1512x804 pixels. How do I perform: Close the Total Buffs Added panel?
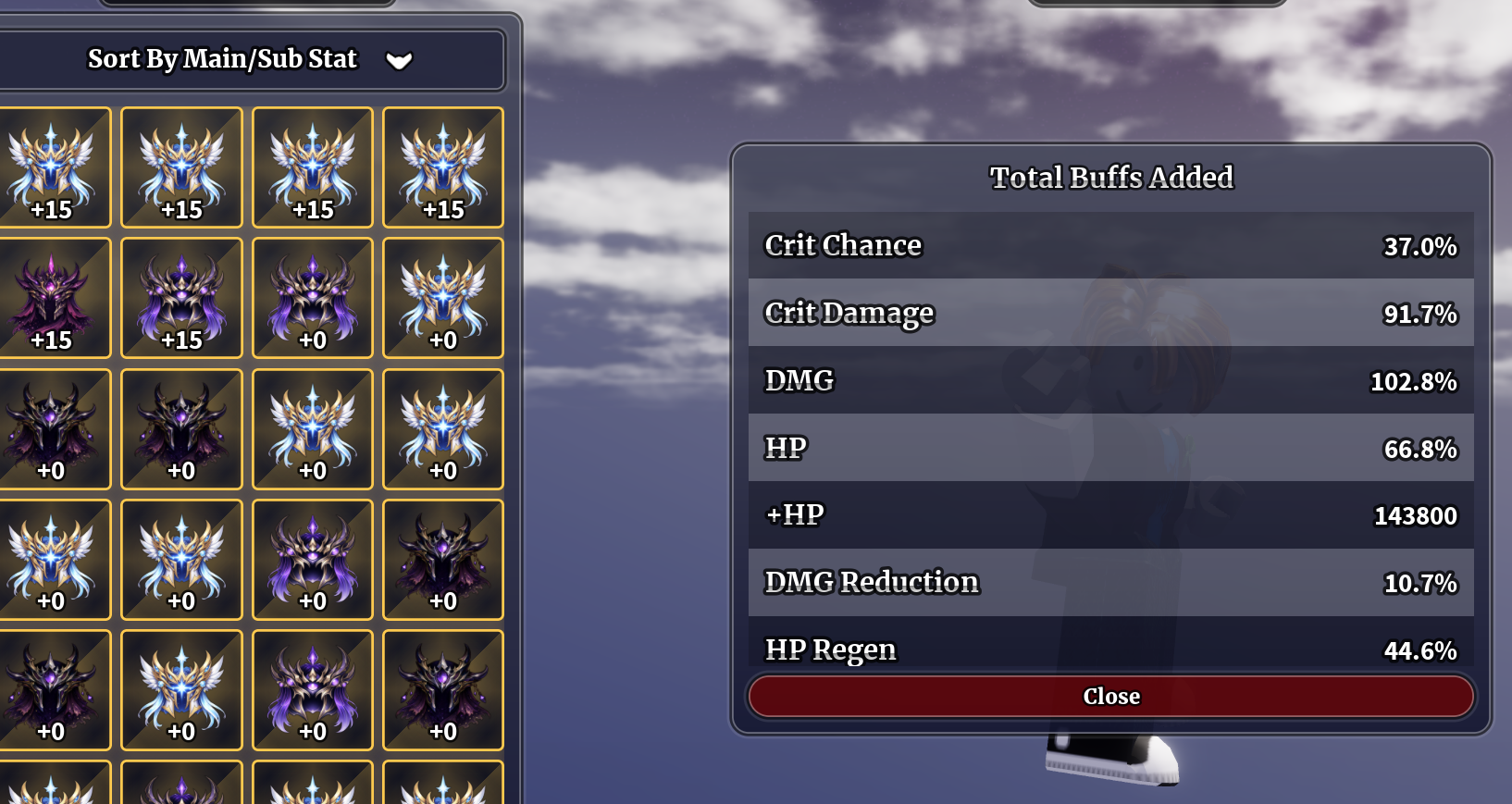point(1110,696)
